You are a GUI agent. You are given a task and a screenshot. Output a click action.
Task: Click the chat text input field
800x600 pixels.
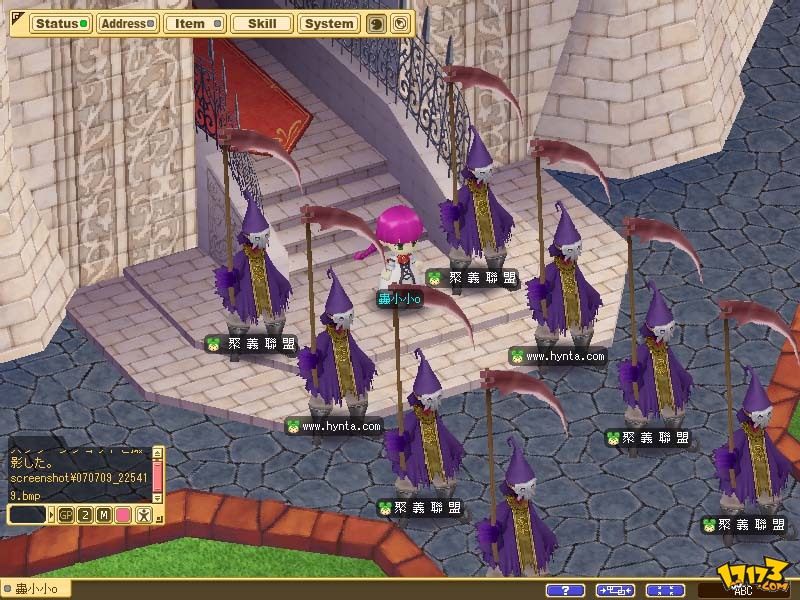26,514
